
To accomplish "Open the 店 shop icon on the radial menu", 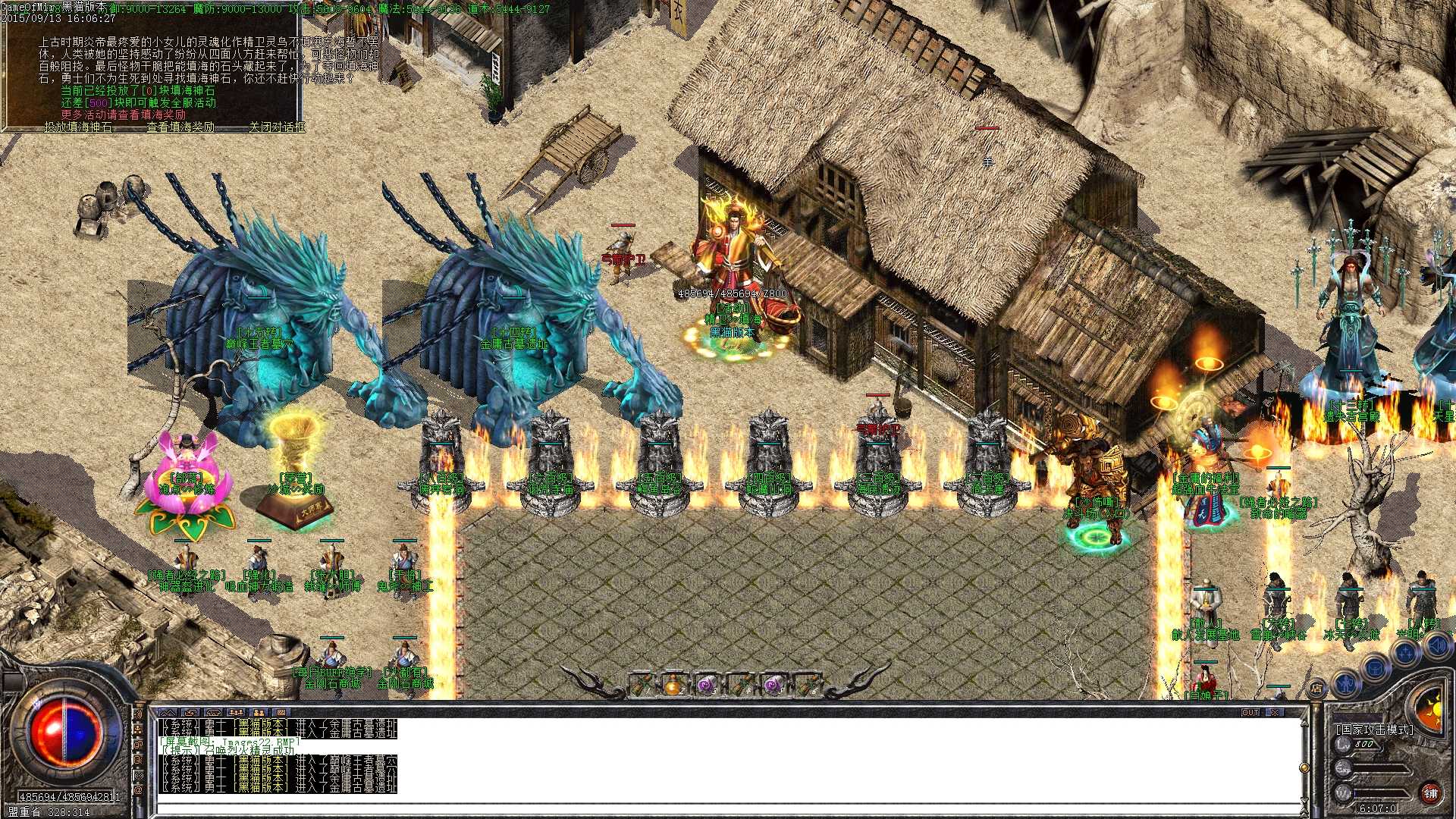I will 1316,689.
